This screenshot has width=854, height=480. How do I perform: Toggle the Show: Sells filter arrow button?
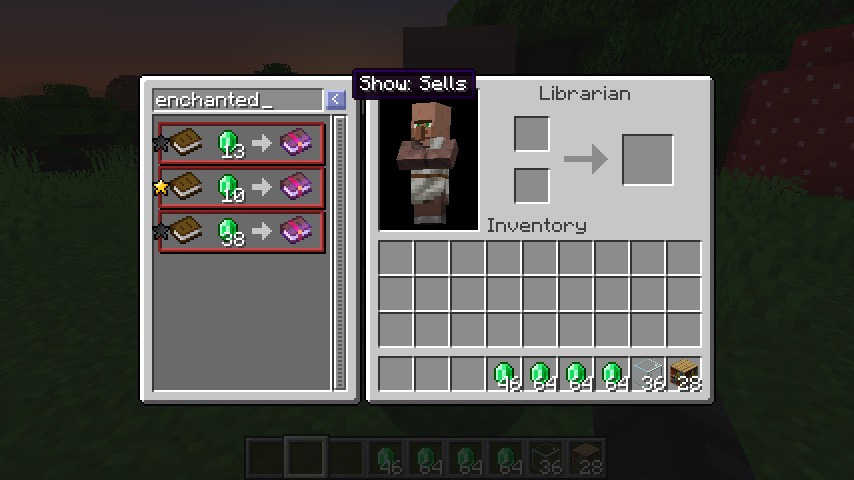pos(335,100)
